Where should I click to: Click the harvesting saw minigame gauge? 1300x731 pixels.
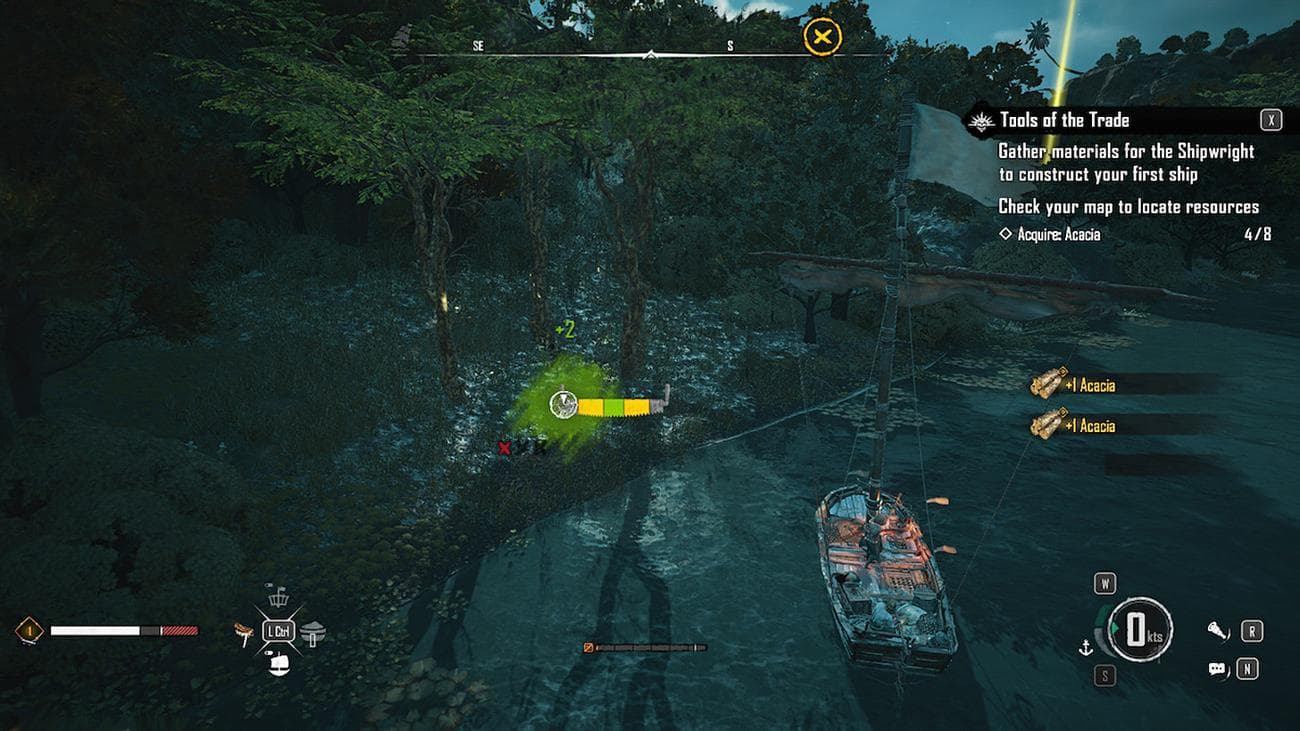click(610, 405)
